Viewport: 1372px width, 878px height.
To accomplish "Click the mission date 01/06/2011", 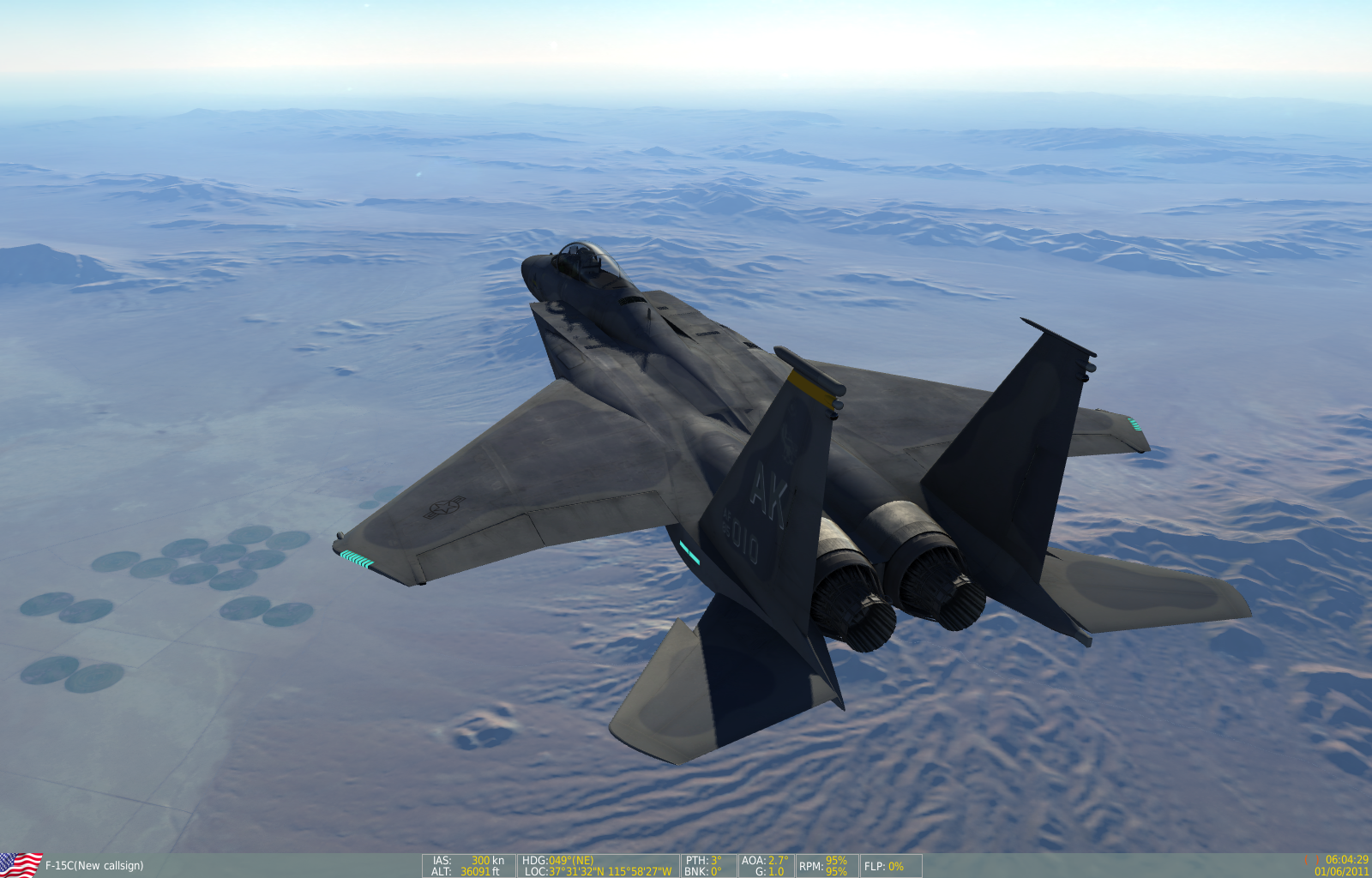I will [1340, 871].
